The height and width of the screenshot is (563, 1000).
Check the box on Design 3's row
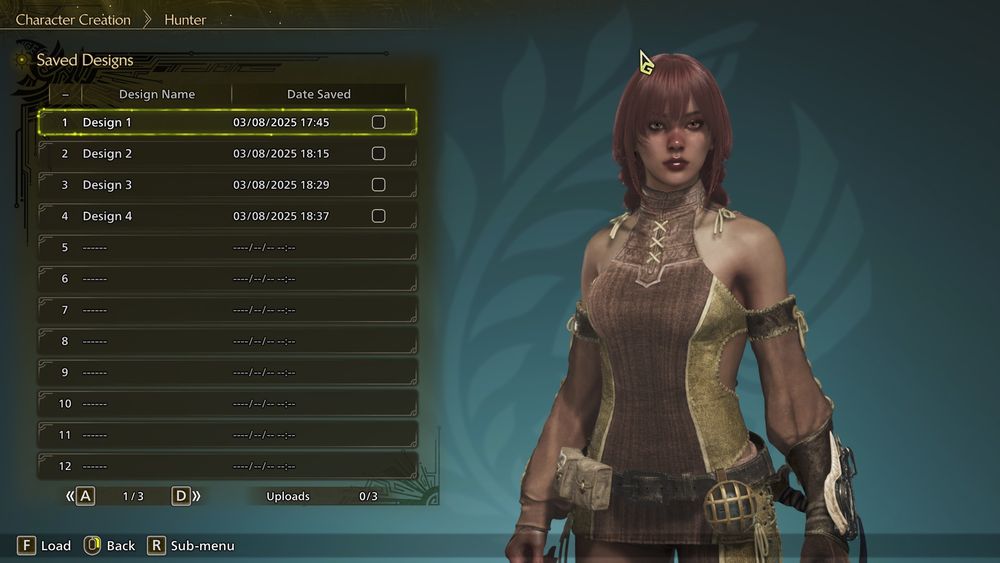click(x=378, y=185)
